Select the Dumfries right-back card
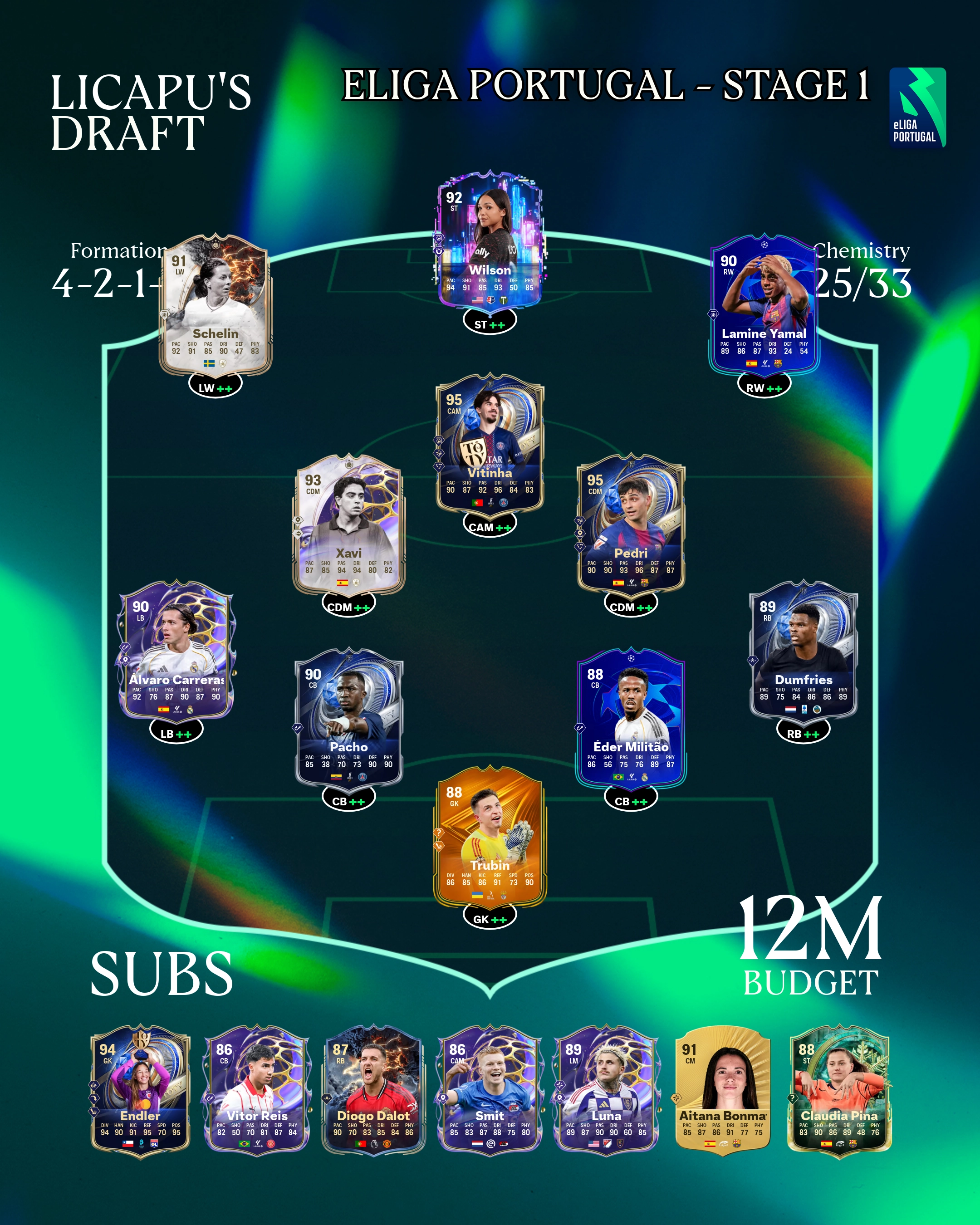The image size is (980, 1225). (804, 651)
